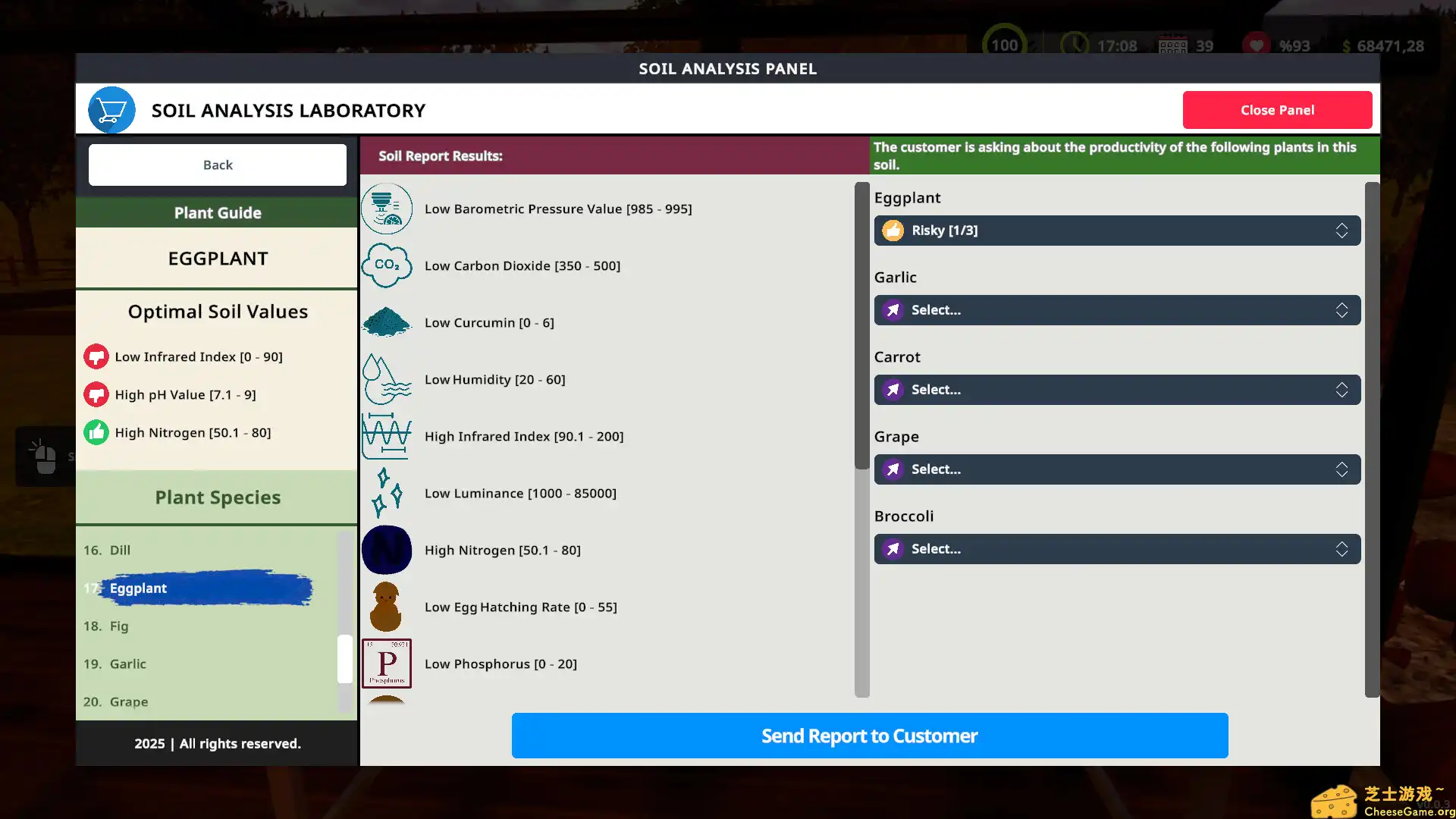The height and width of the screenshot is (819, 1456).
Task: Close the soil analysis panel
Action: 1277,110
